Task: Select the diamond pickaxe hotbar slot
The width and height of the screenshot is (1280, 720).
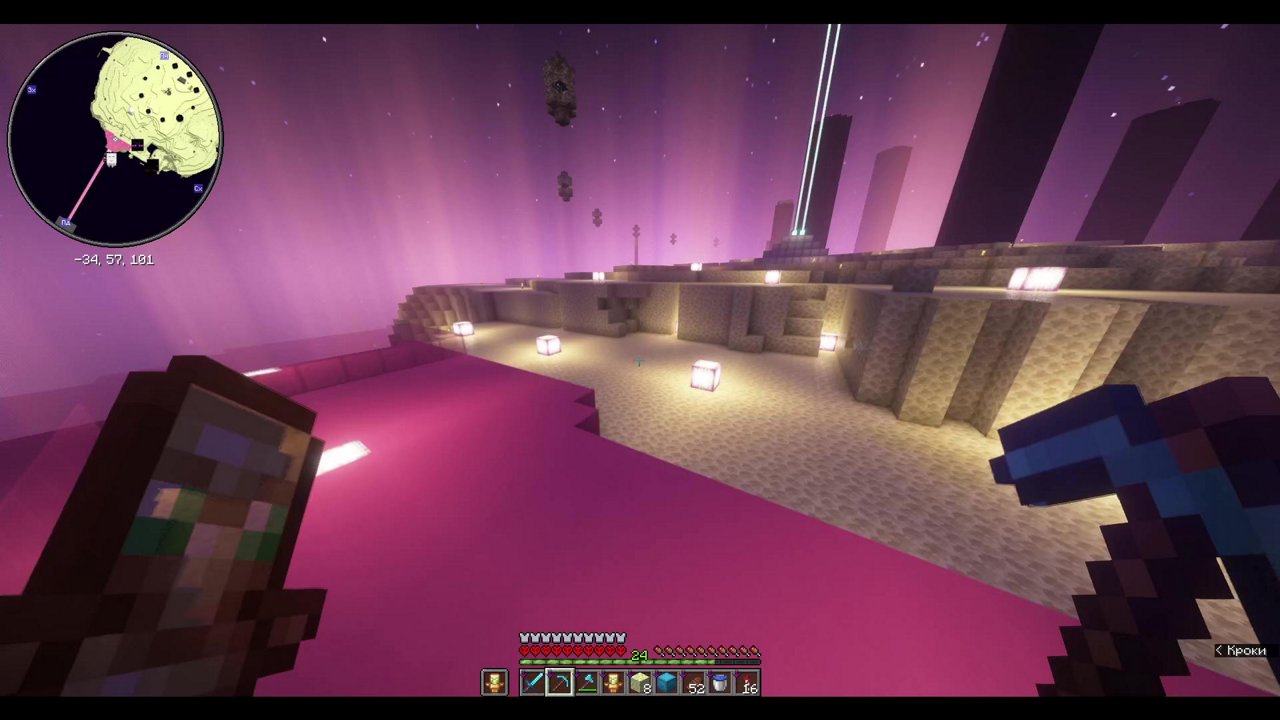Action: click(560, 683)
